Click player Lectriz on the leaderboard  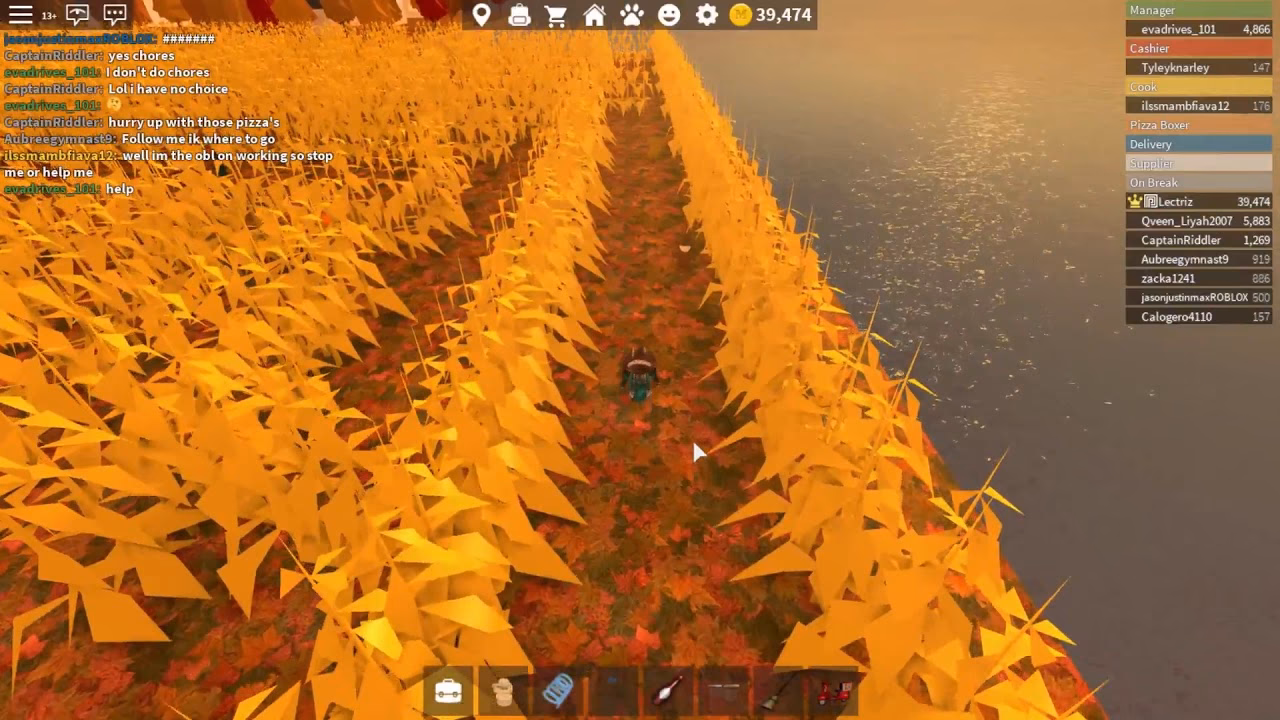coord(1175,202)
